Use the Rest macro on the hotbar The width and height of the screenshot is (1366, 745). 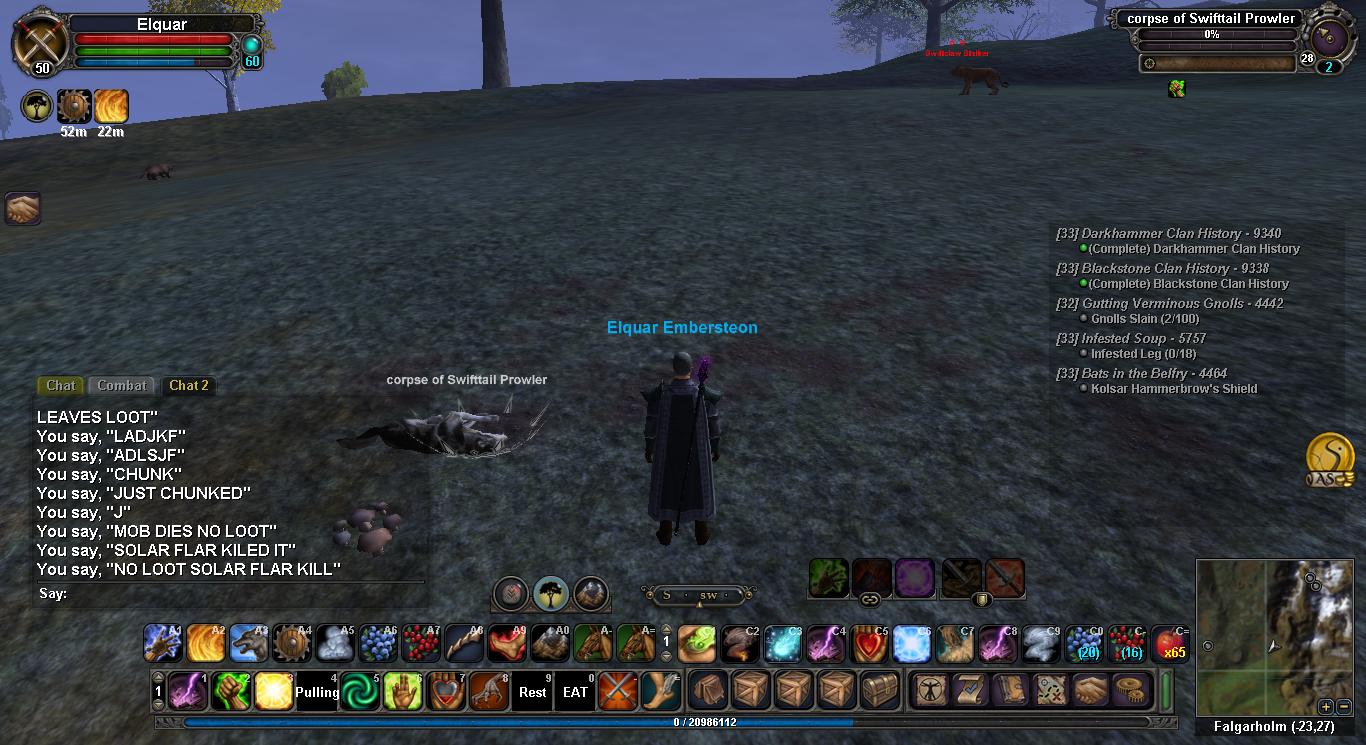pos(532,691)
